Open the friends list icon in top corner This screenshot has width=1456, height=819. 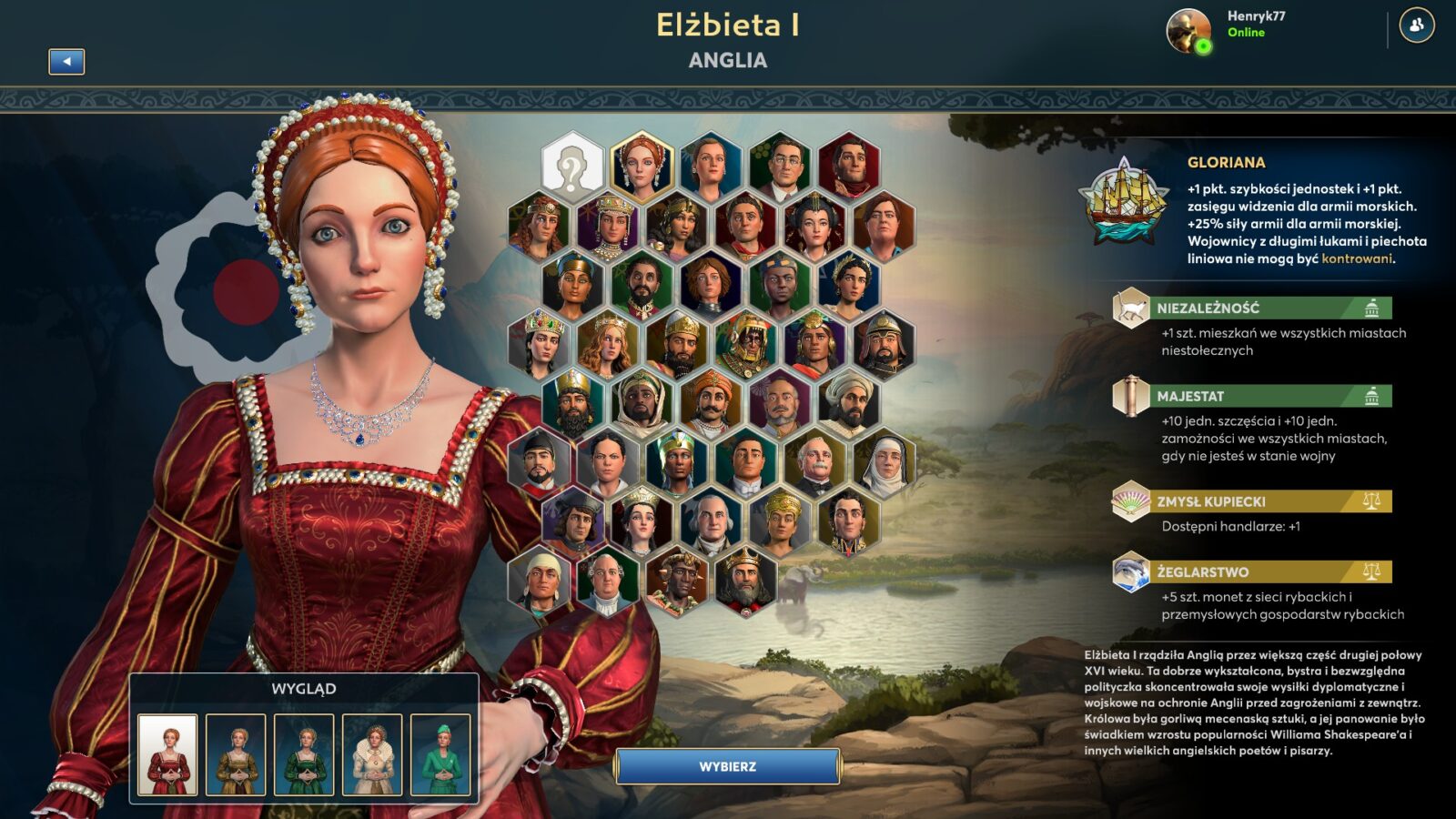pos(1416,25)
